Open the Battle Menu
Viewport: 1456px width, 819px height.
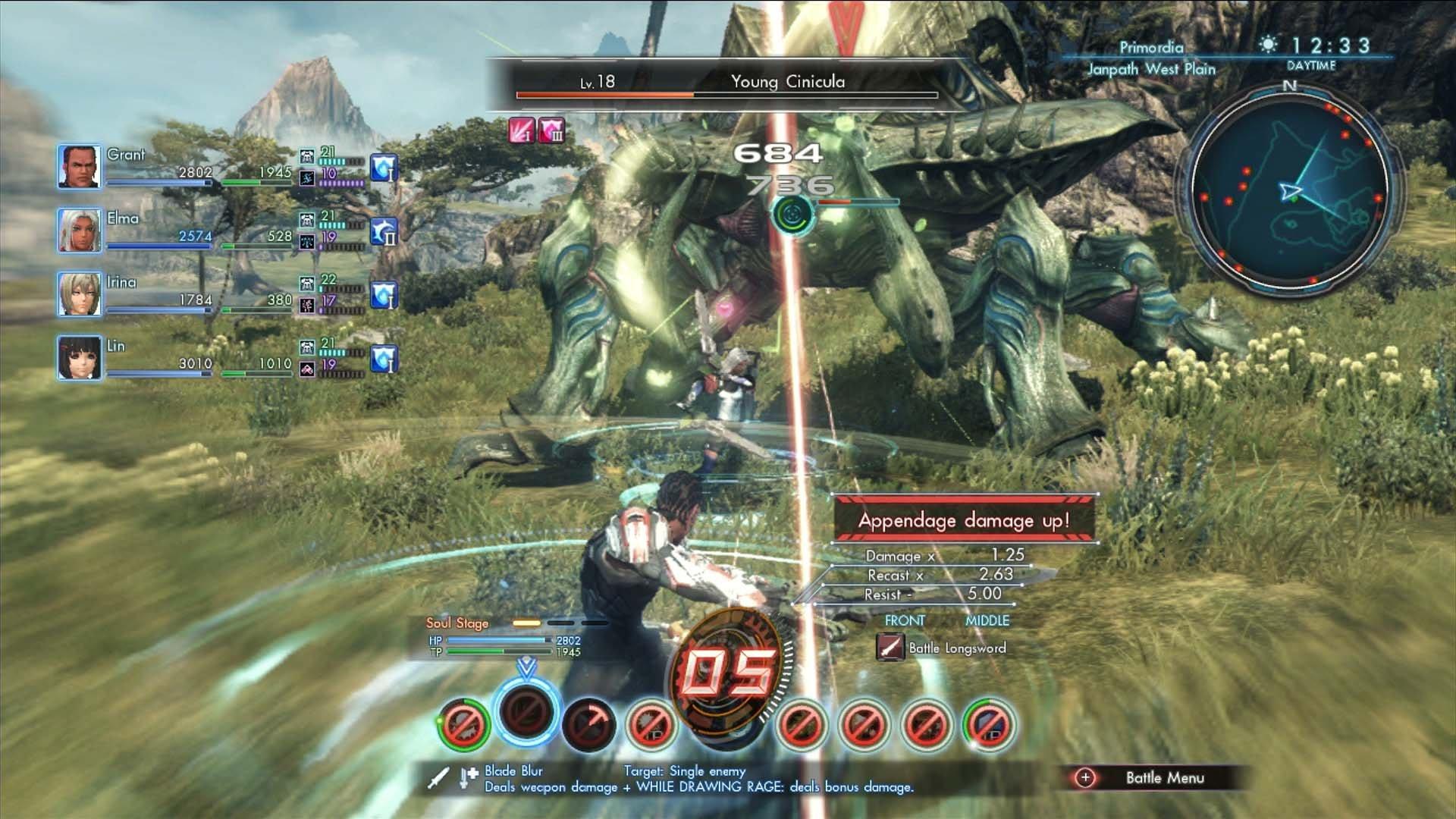pyautogui.click(x=1163, y=777)
